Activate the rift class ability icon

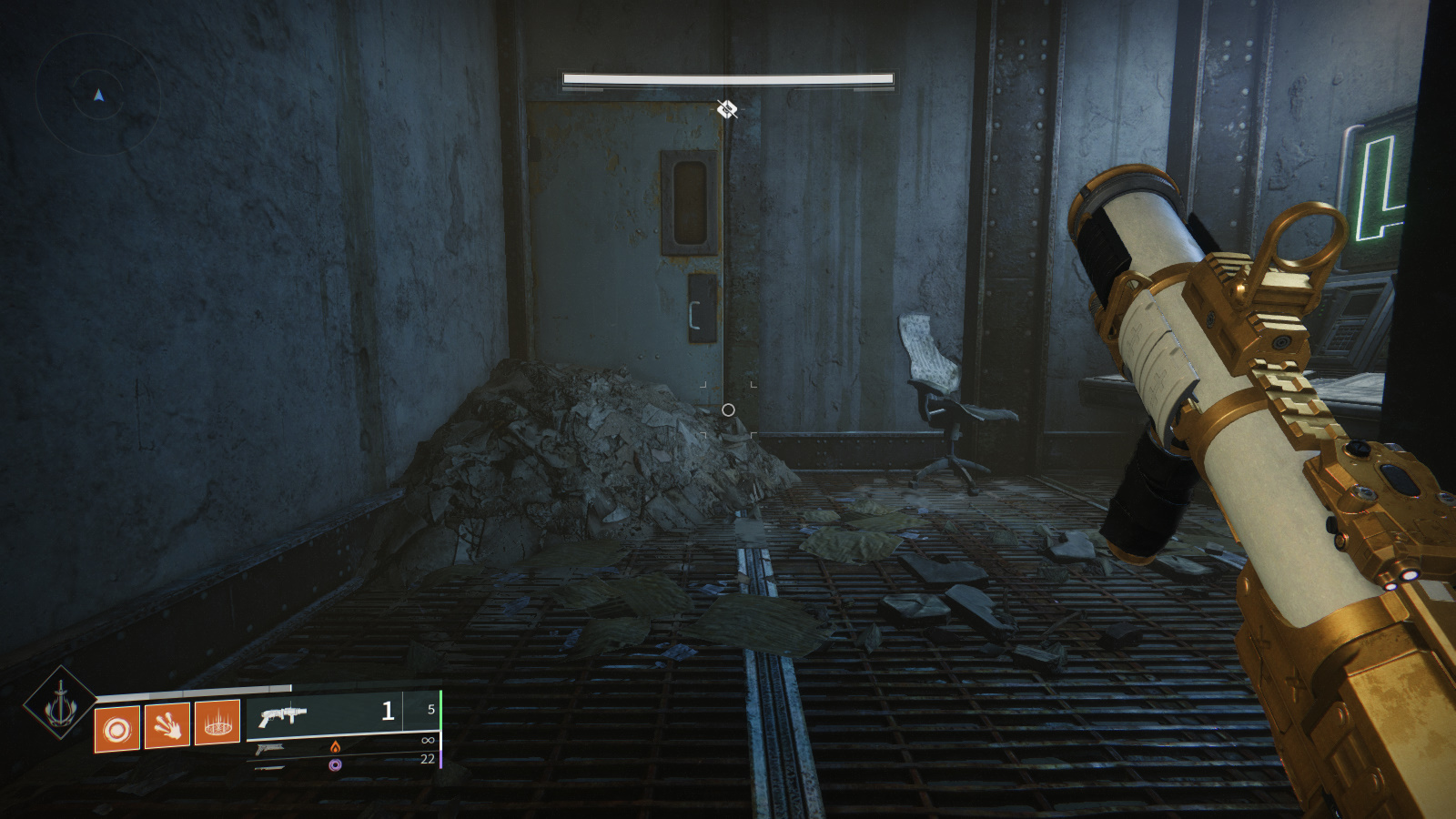tap(217, 723)
